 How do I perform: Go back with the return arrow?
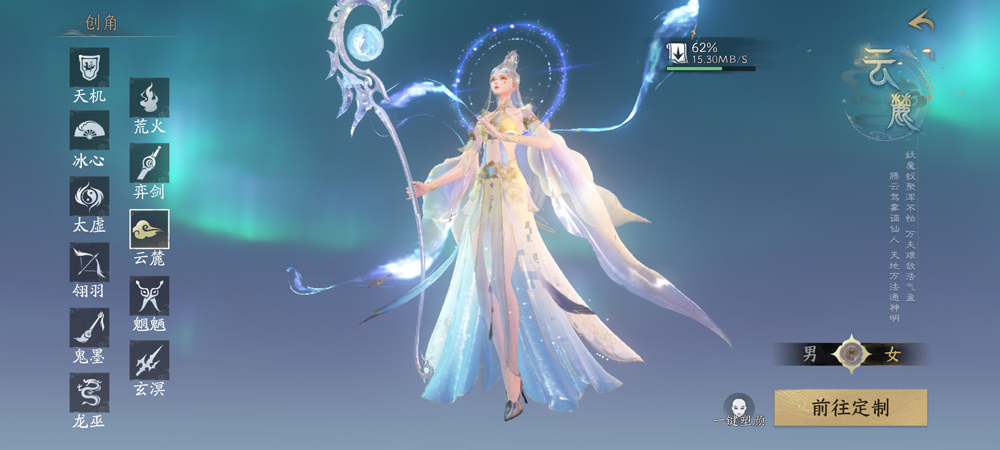point(920,20)
